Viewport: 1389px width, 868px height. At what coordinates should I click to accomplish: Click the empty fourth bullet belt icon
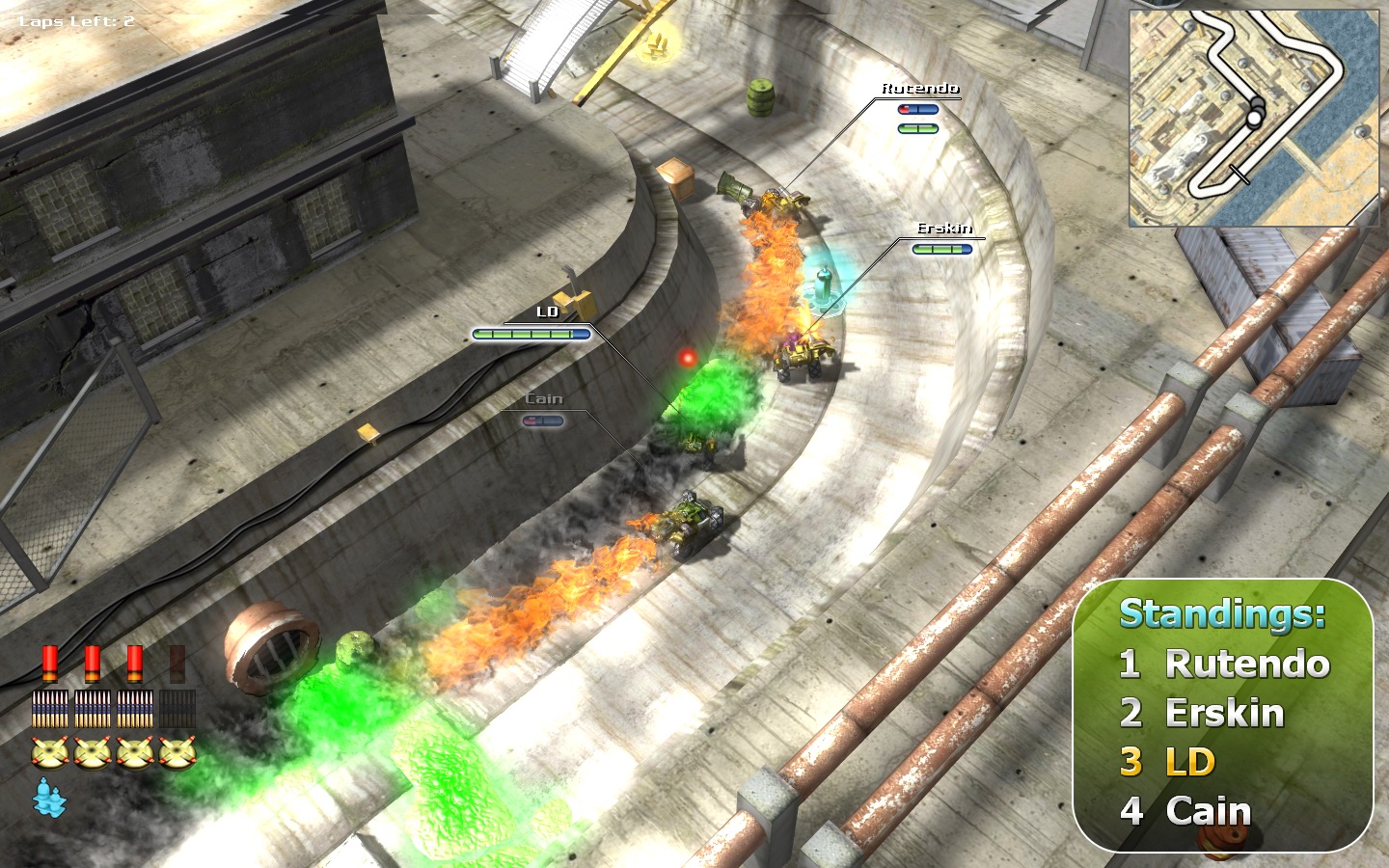[x=176, y=708]
